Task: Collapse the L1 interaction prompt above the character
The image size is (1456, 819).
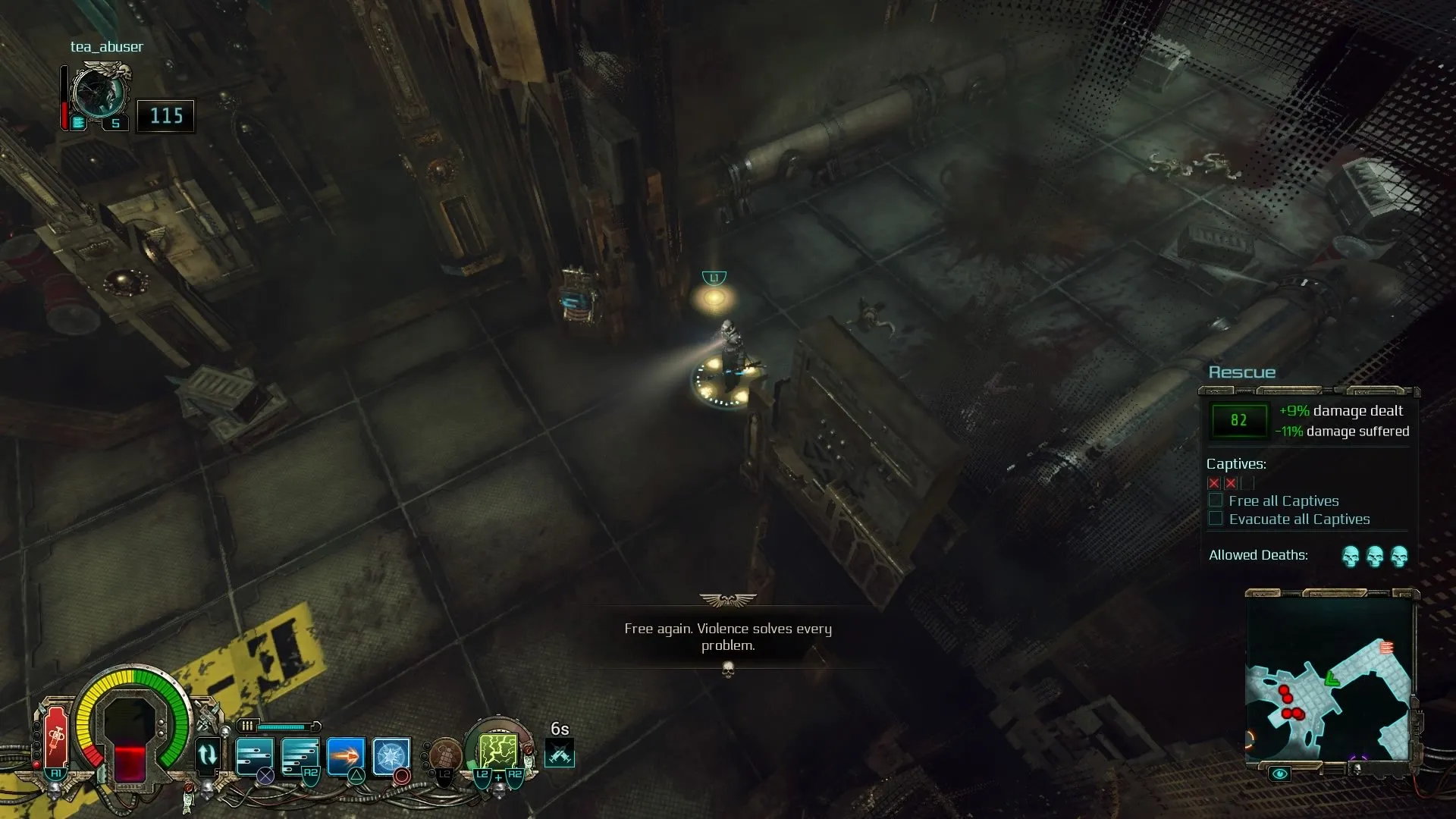Action: click(x=714, y=277)
